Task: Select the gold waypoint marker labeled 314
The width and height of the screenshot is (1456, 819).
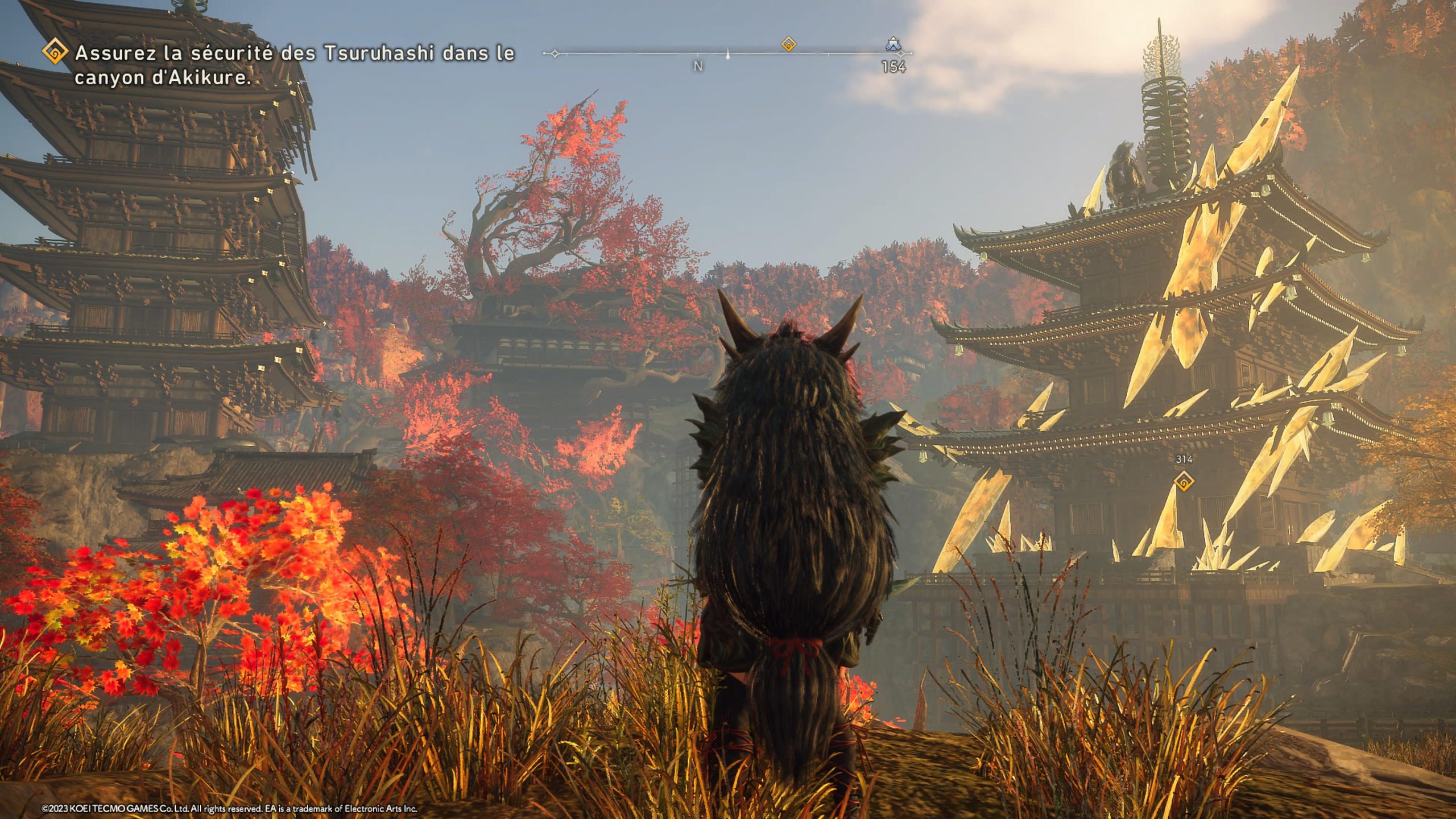Action: [x=1184, y=482]
